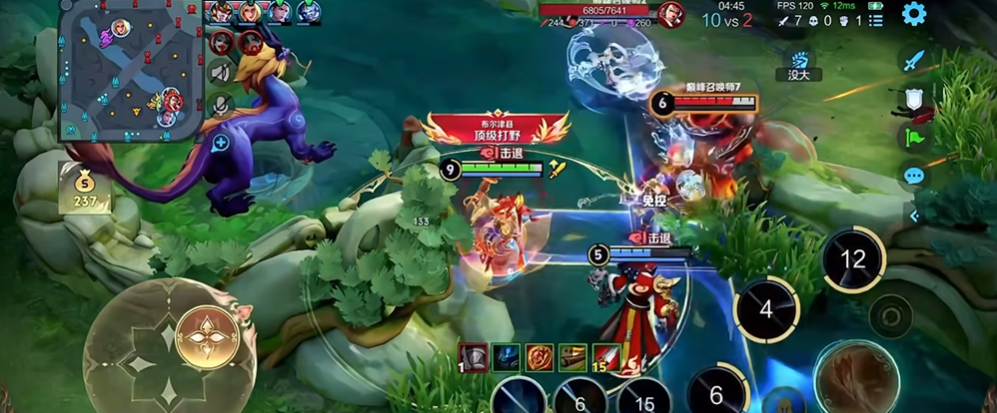Open the settings gear menu
The height and width of the screenshot is (413, 997).
pos(912,14)
